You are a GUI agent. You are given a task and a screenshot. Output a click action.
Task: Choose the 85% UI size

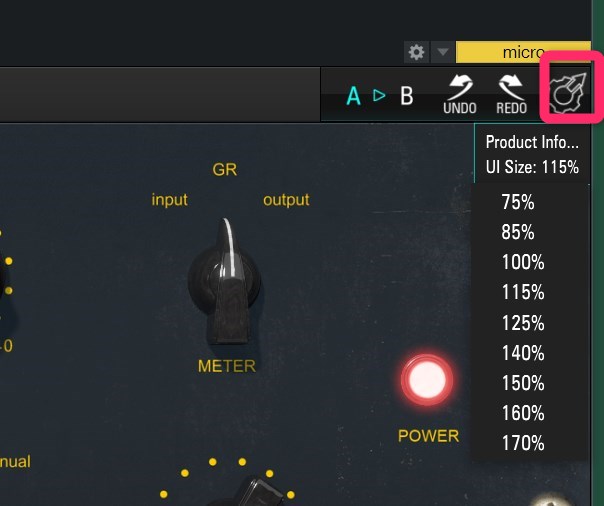(518, 233)
